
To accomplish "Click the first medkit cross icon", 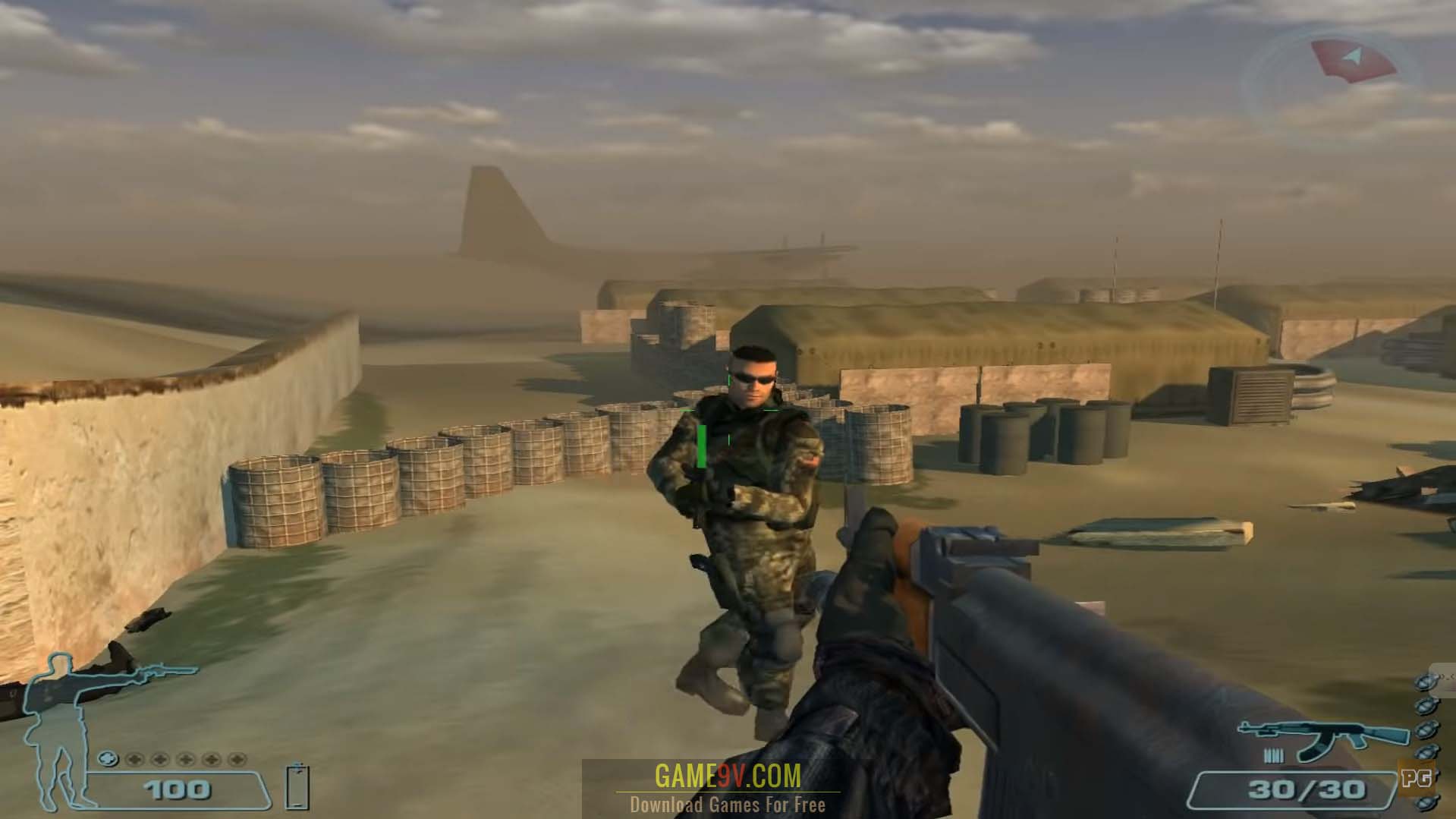I will (x=135, y=760).
